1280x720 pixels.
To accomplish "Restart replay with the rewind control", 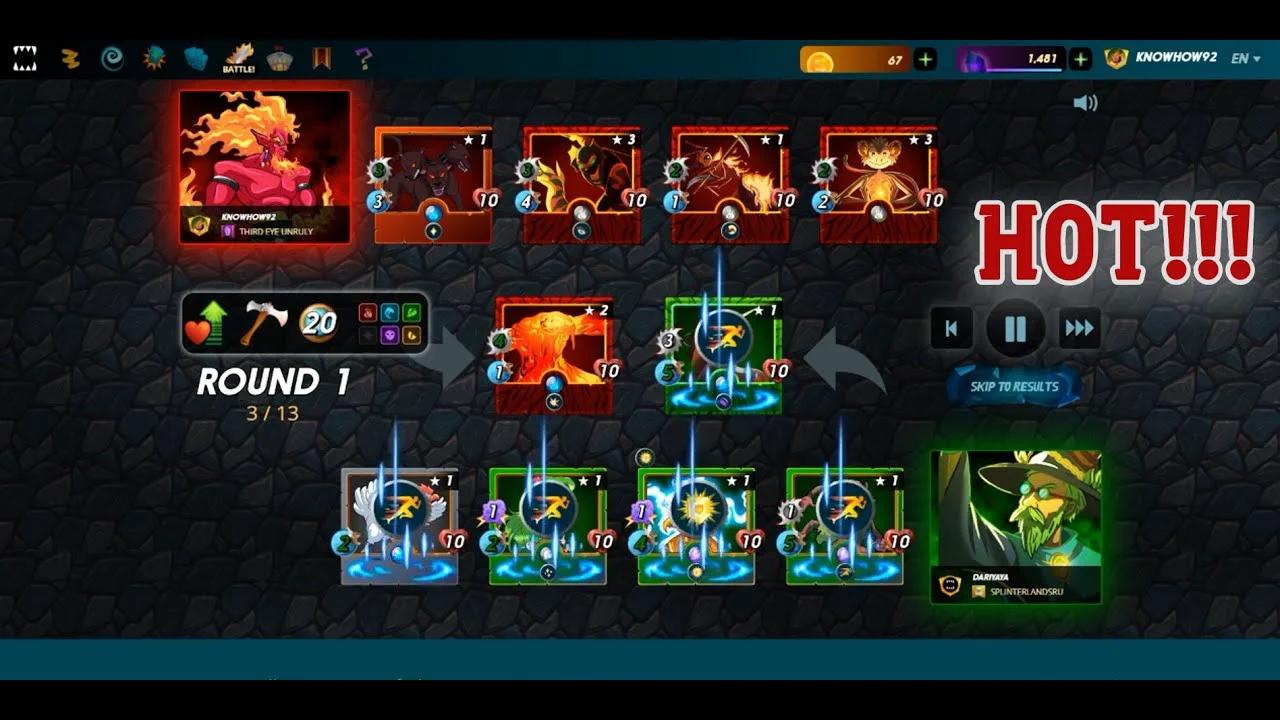I will [950, 328].
